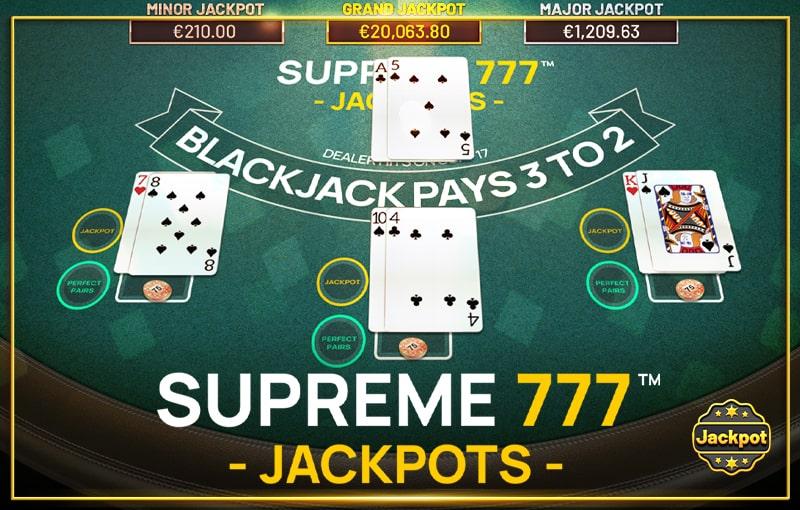Open the gold Jackpot badge with stars
Image resolution: width=800 pixels, height=510 pixels.
[x=731, y=437]
